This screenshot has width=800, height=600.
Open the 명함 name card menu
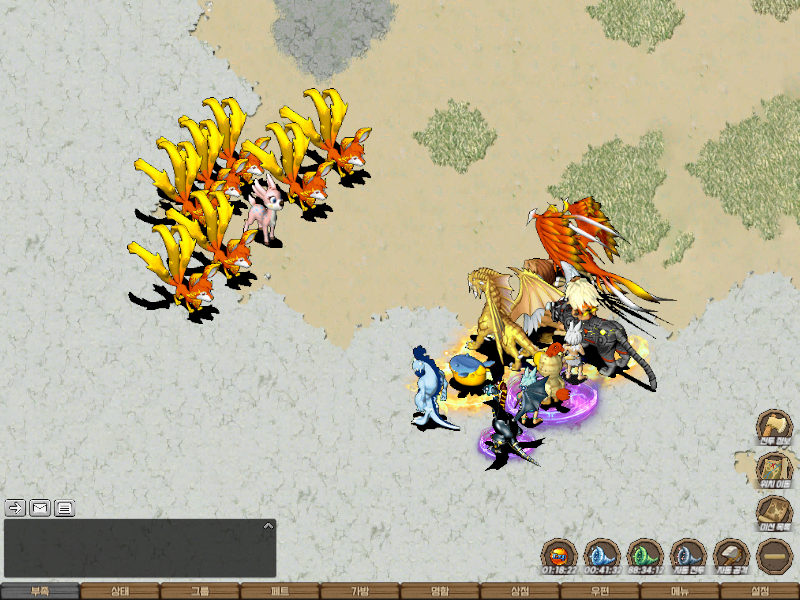440,591
